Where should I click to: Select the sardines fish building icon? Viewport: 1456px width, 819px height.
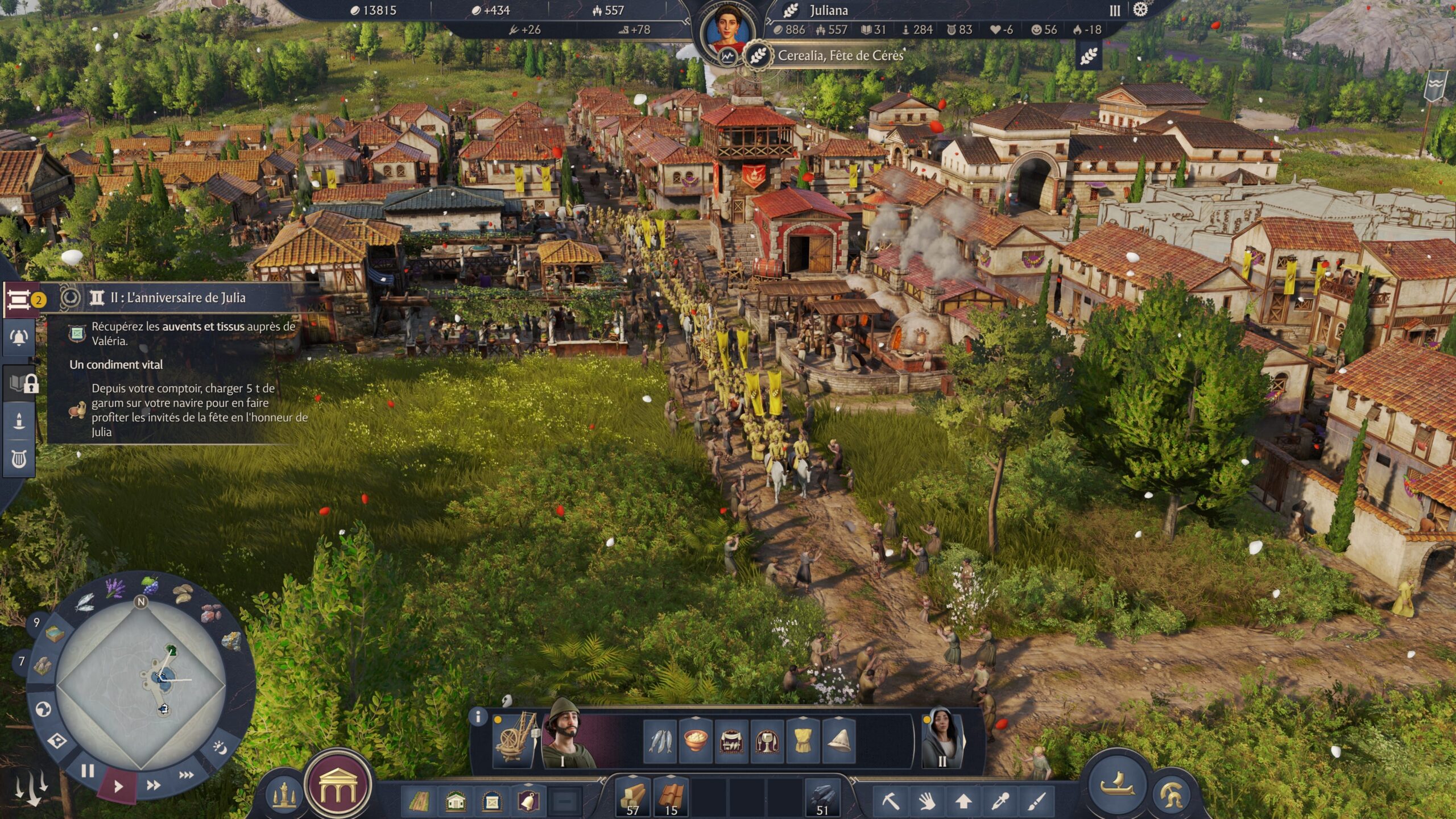click(660, 741)
